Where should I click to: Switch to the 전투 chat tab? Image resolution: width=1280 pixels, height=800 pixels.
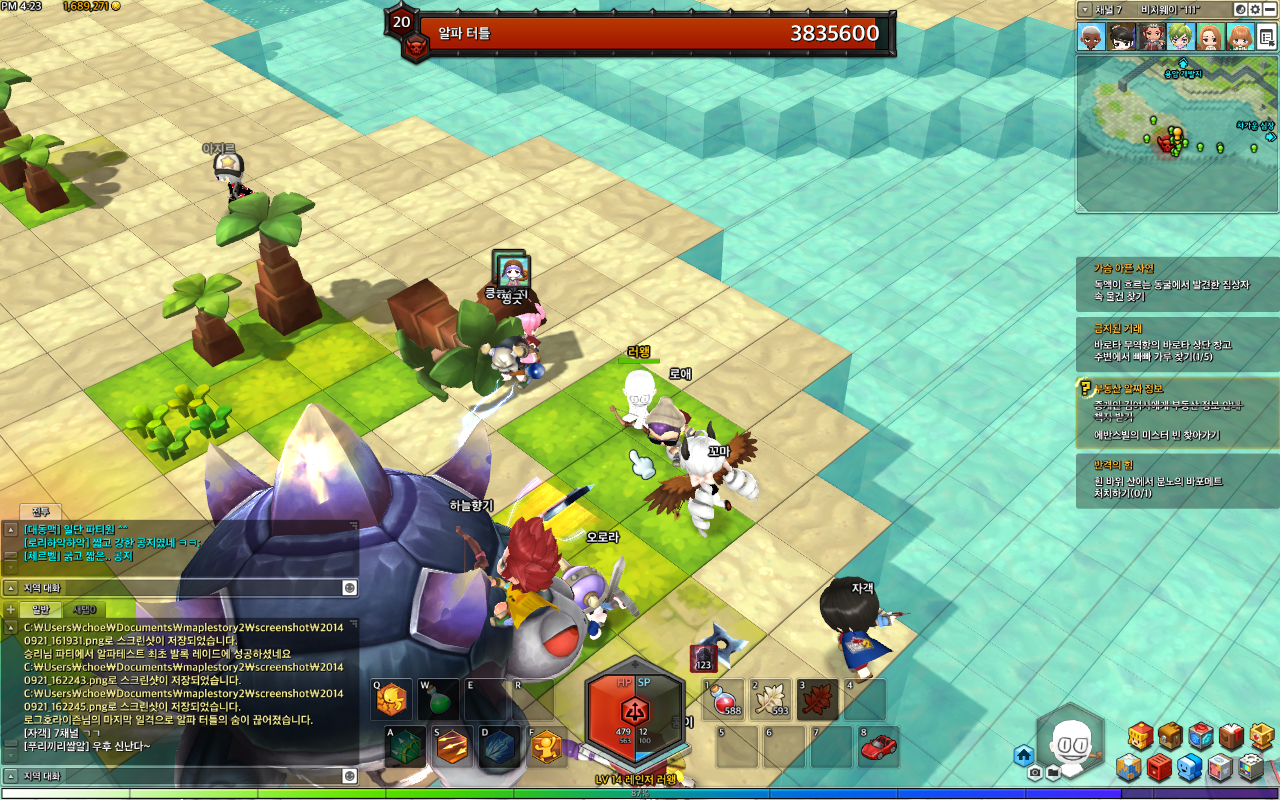pyautogui.click(x=41, y=512)
